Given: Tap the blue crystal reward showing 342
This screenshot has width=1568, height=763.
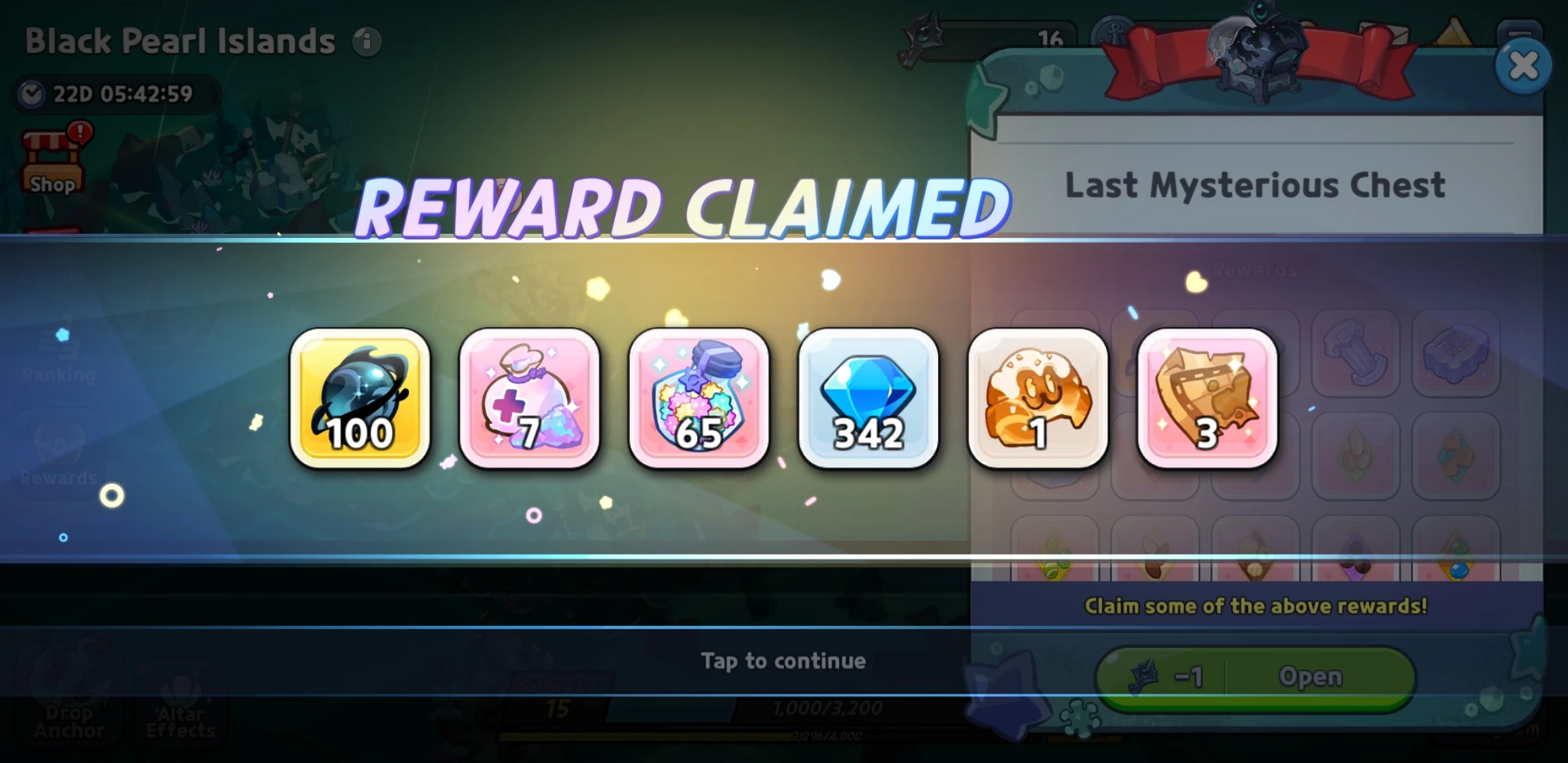Looking at the screenshot, I should tap(869, 399).
